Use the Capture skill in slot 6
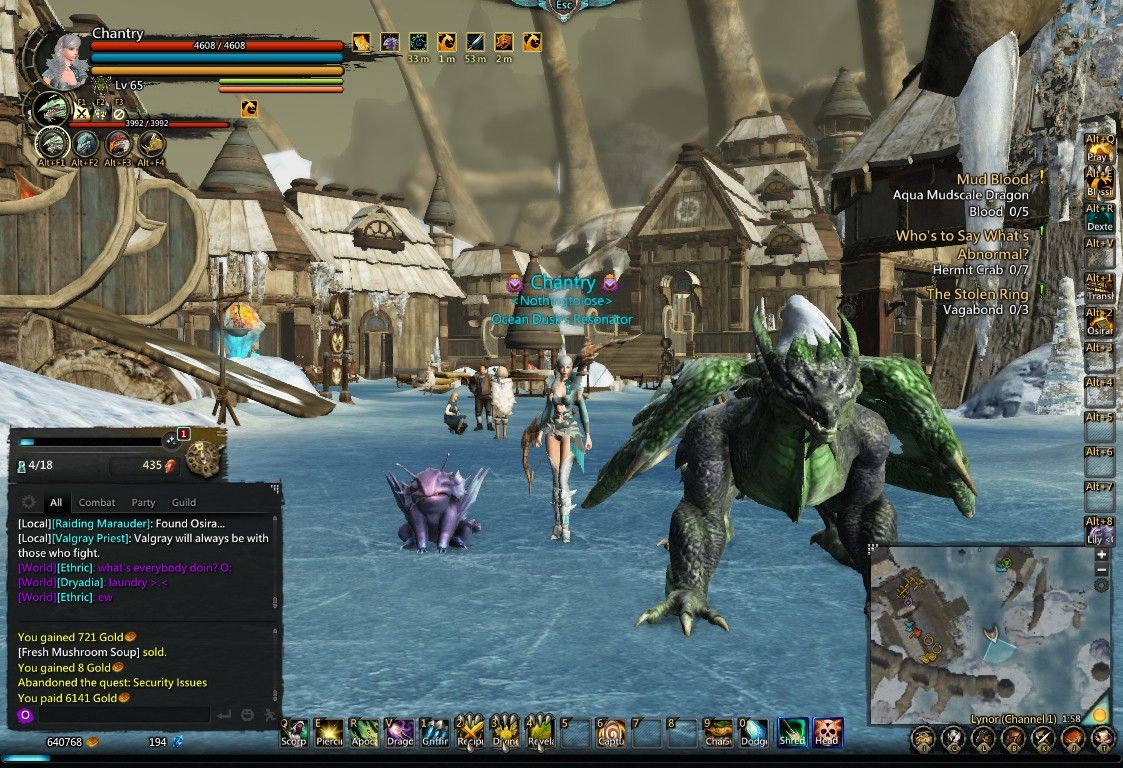 tap(611, 733)
